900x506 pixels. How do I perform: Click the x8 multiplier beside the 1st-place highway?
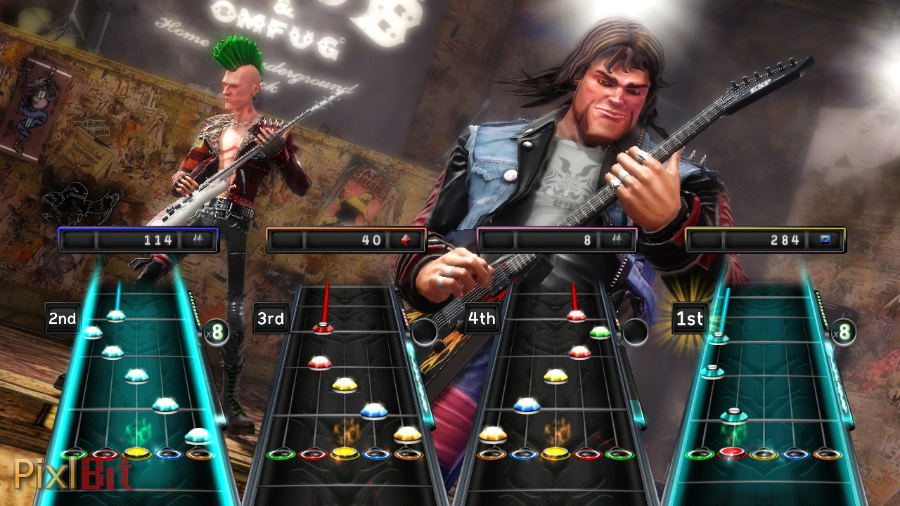coord(842,330)
